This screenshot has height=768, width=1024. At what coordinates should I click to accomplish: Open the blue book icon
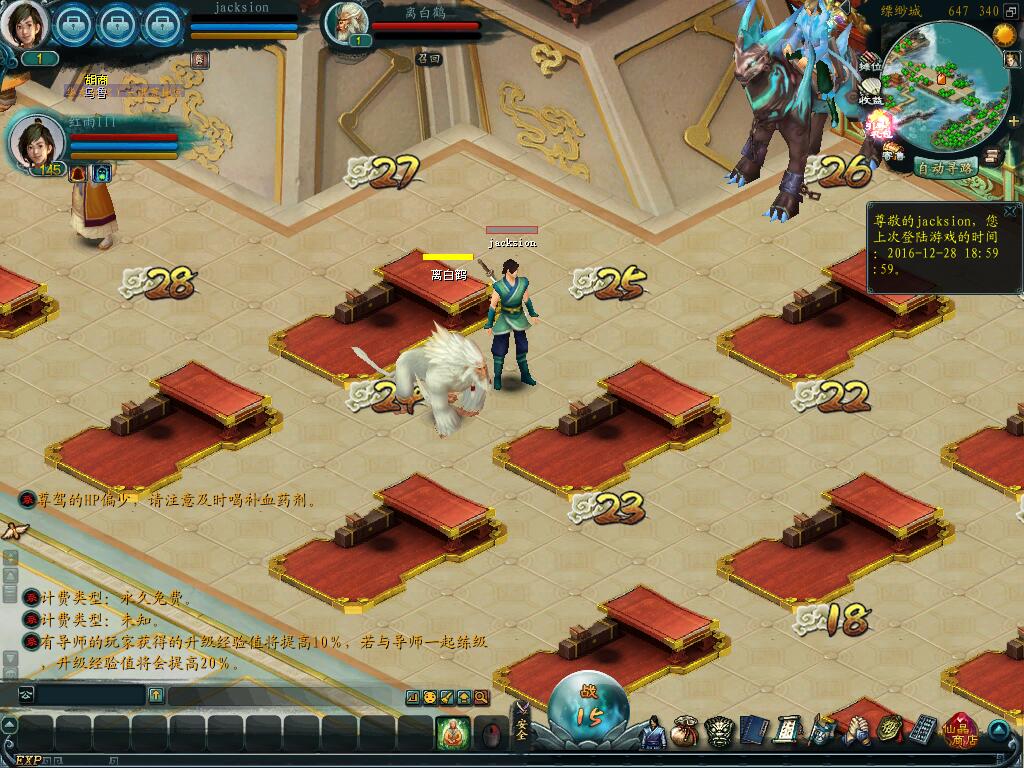pyautogui.click(x=752, y=732)
